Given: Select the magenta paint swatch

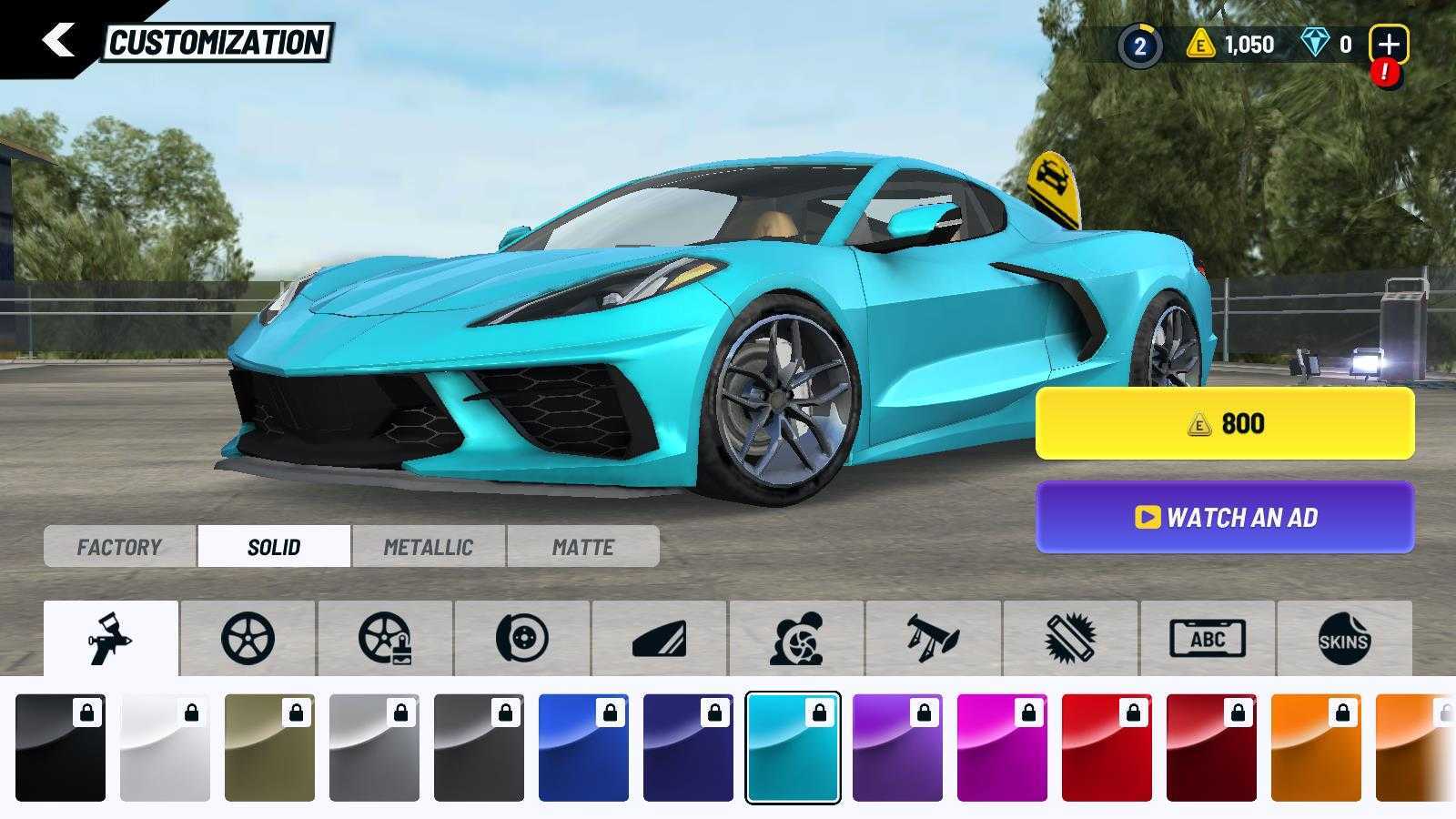Looking at the screenshot, I should pyautogui.click(x=1002, y=748).
